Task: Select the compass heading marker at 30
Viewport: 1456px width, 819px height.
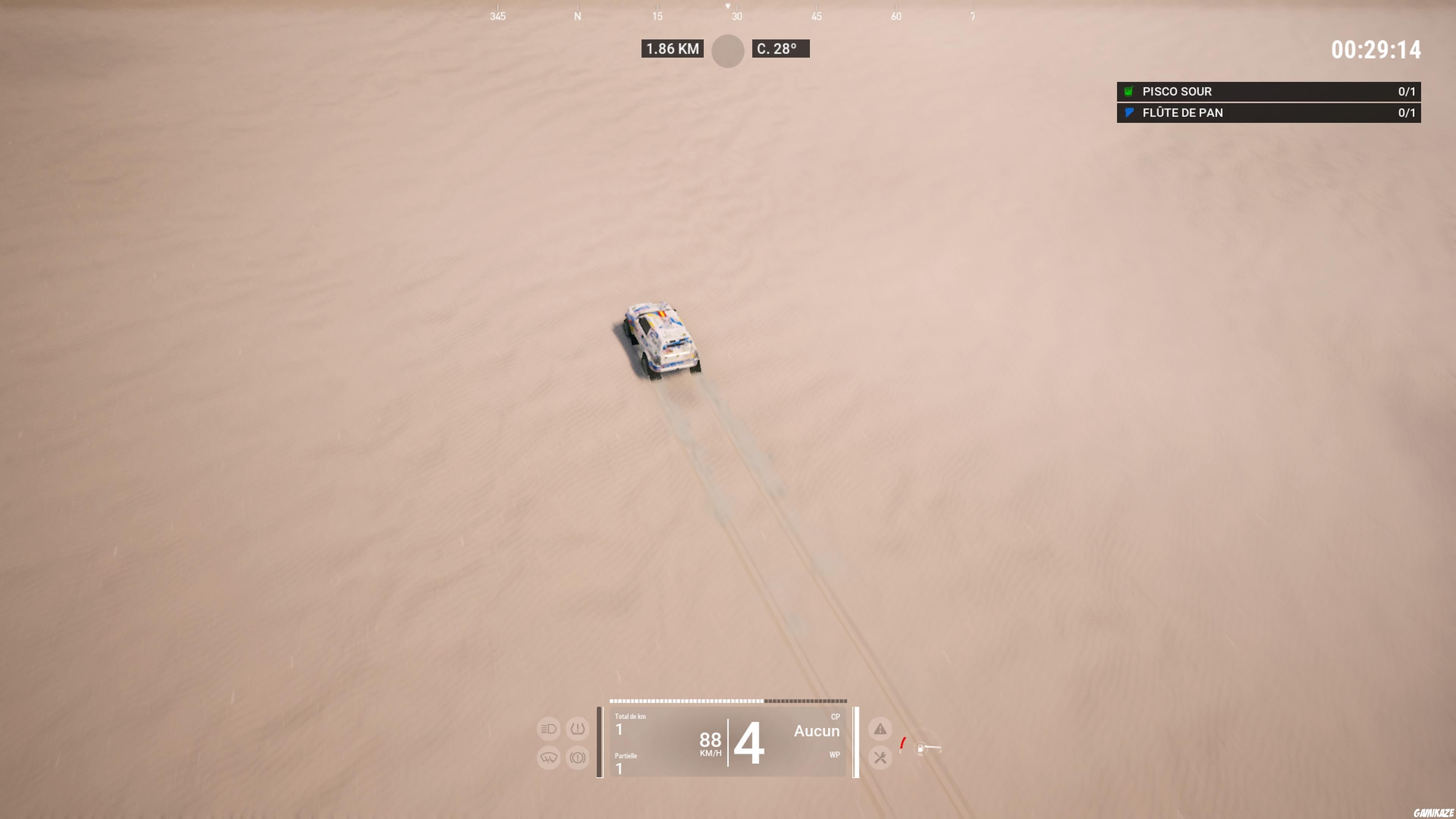Action: pos(736,16)
